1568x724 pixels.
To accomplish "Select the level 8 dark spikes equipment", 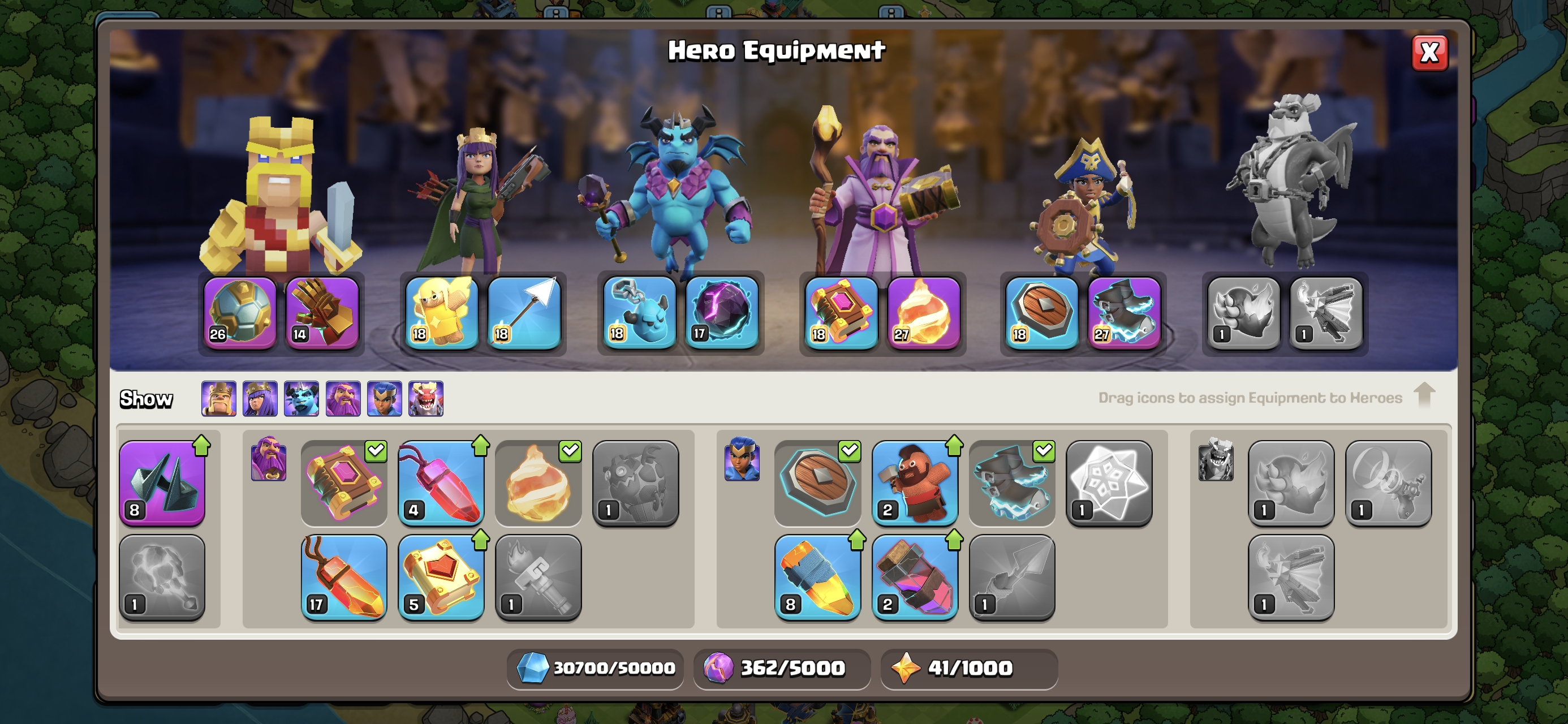I will point(162,483).
